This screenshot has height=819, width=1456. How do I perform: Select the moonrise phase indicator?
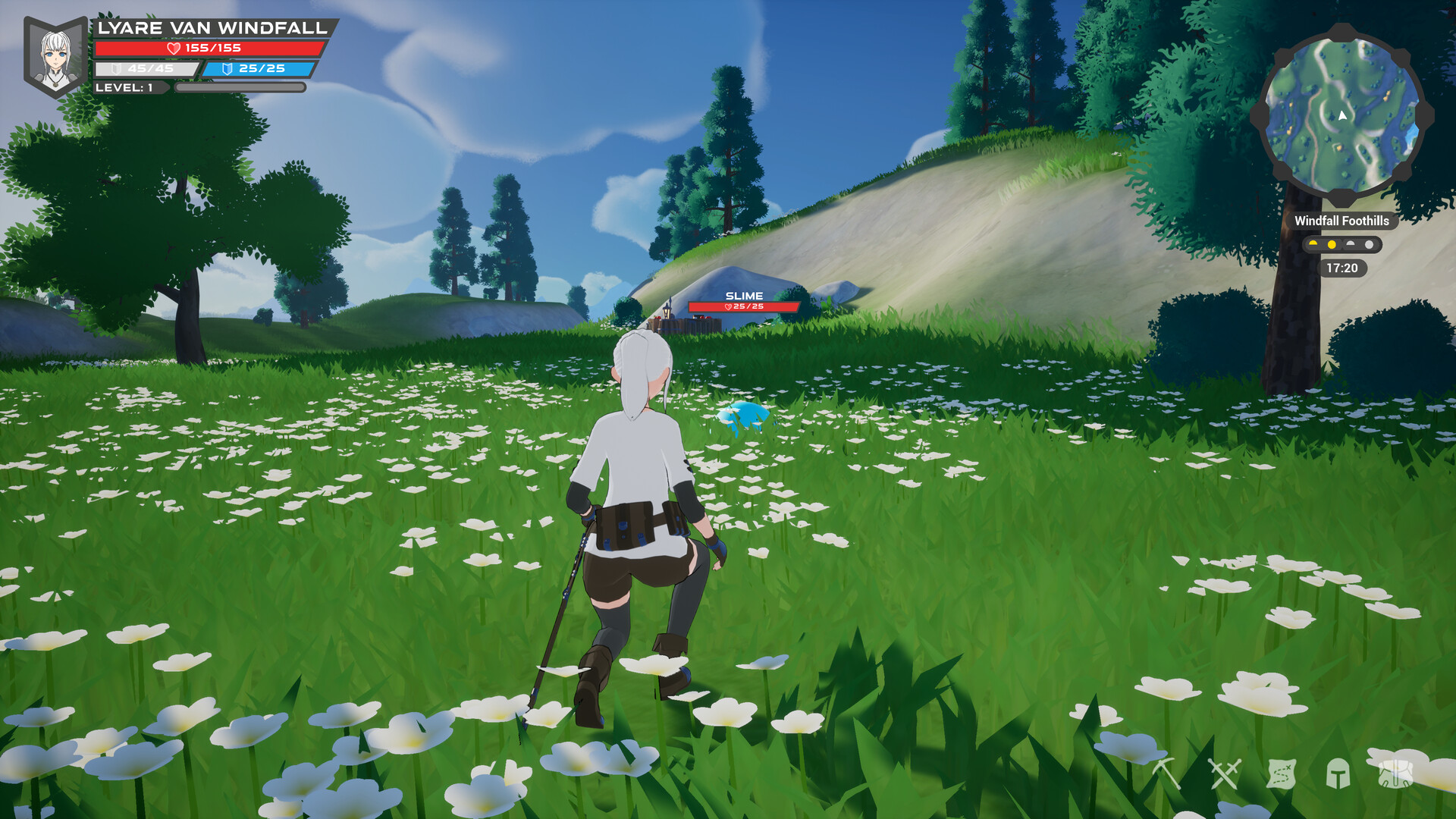tap(1351, 244)
